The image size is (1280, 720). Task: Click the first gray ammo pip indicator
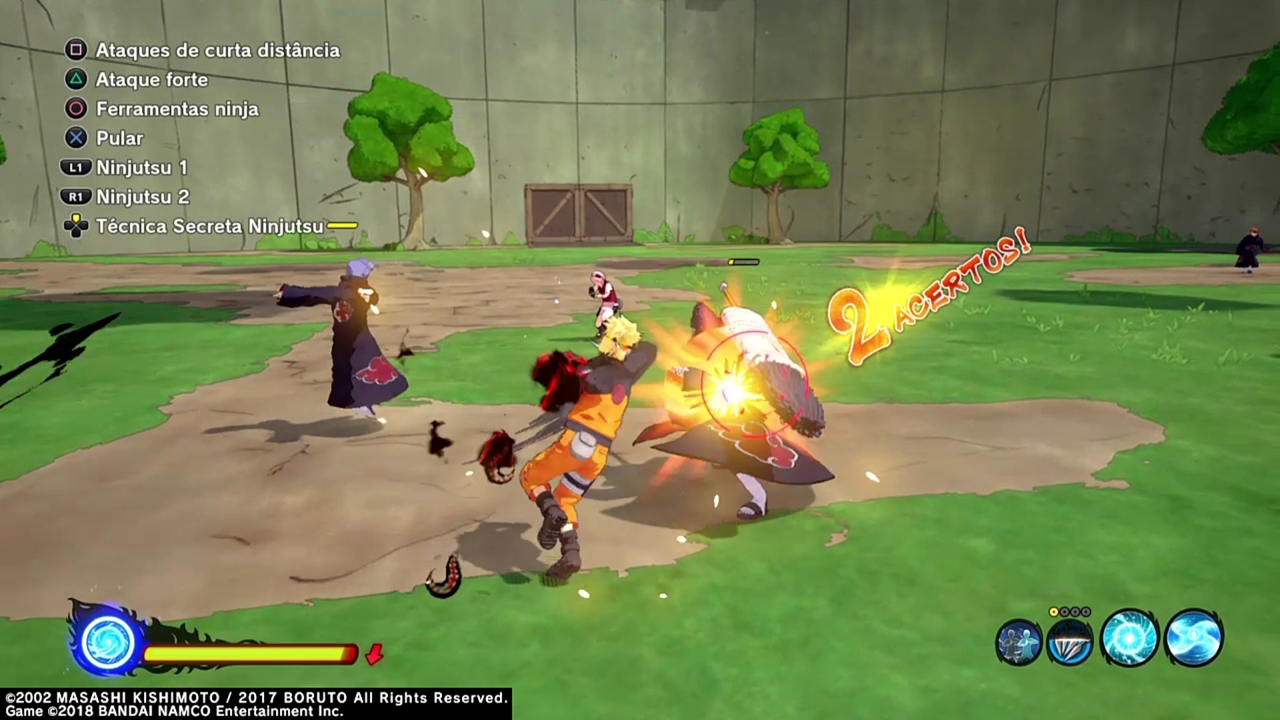[1064, 612]
